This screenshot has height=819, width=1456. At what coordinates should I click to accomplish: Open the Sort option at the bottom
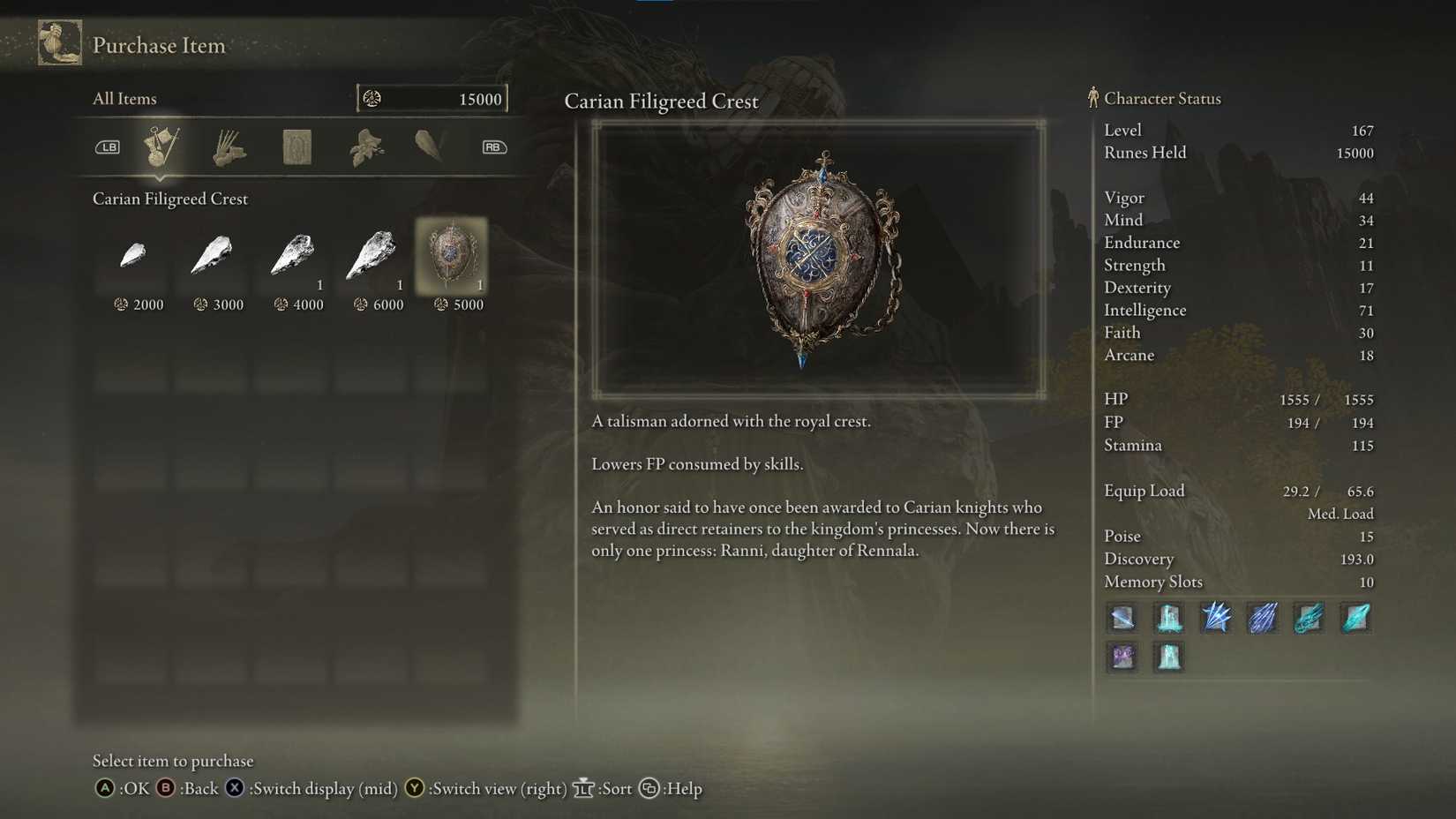pos(585,788)
